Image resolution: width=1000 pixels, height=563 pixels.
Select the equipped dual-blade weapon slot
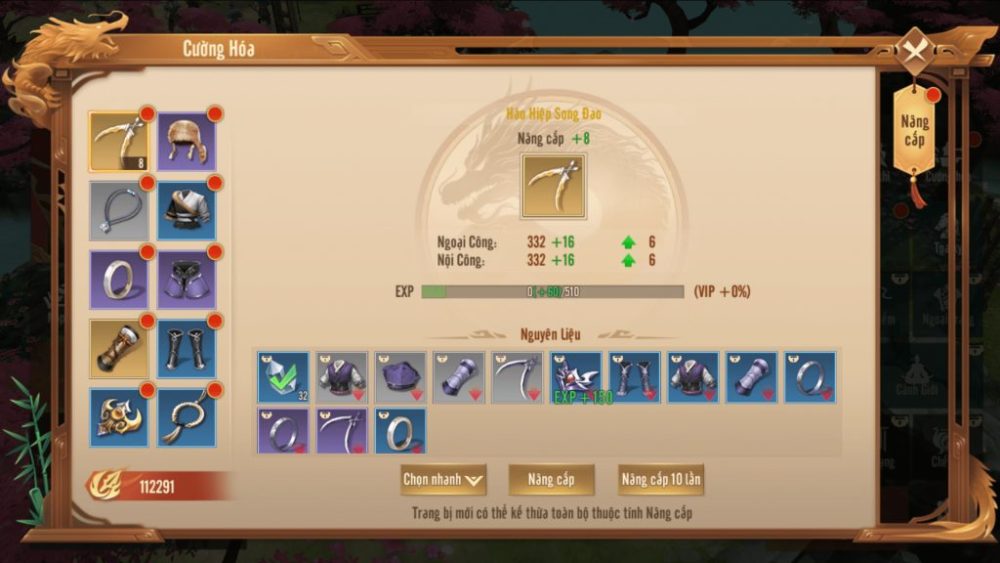119,141
